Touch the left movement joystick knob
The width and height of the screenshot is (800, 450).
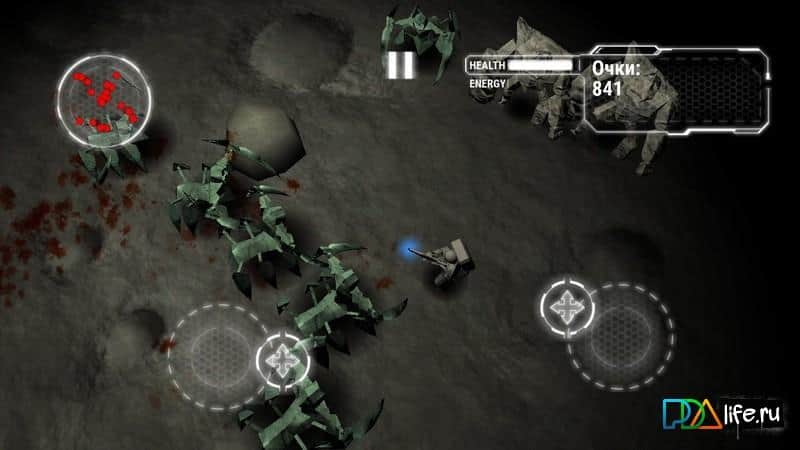point(282,357)
